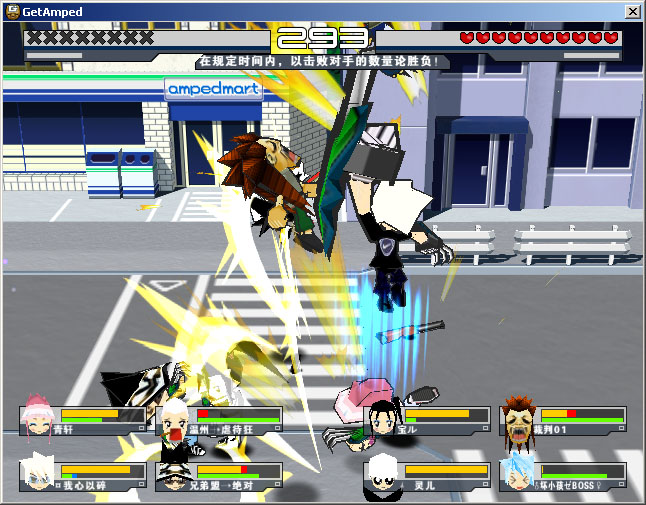Select the blue-haired BOSS player portrait
This screenshot has height=505, width=646.
pos(518,474)
